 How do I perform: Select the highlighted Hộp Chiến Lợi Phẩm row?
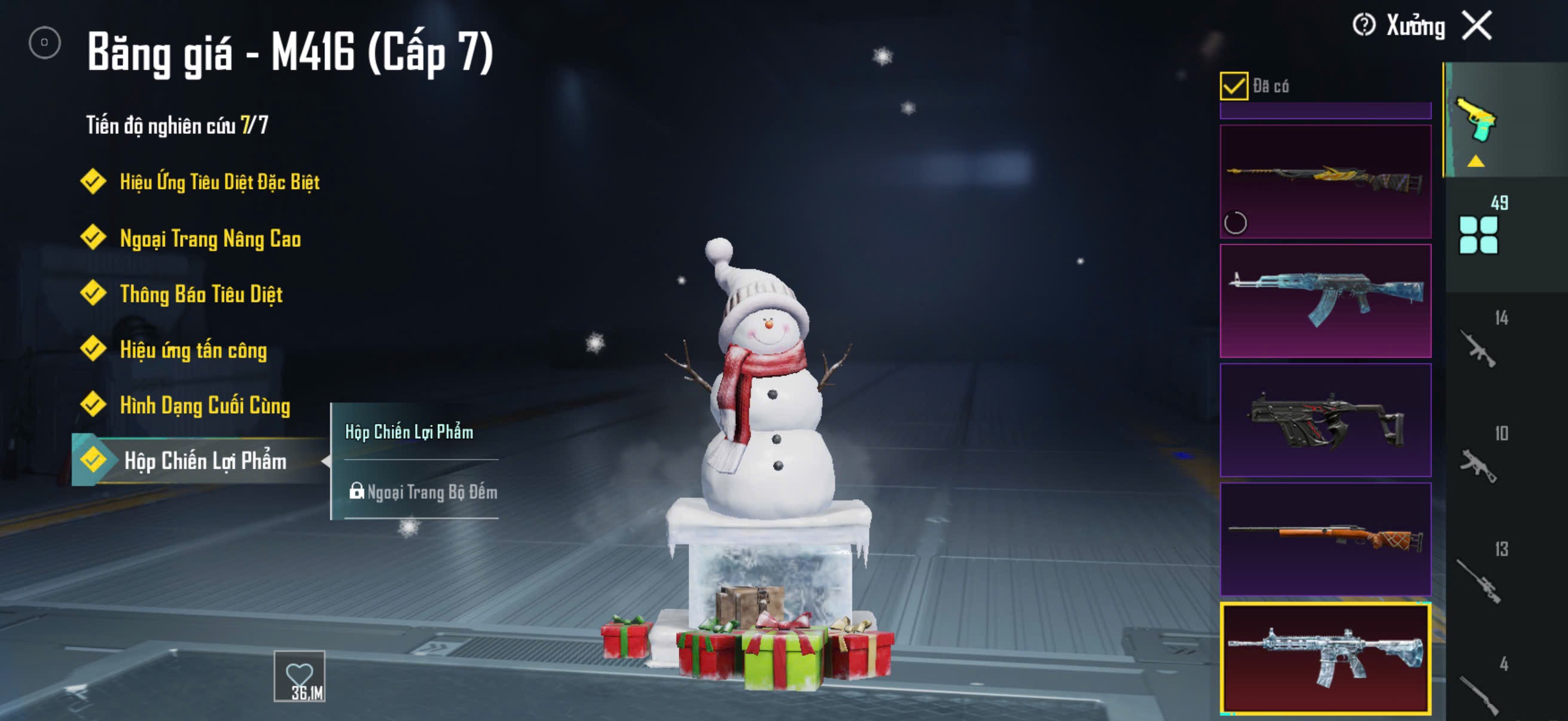[204, 460]
